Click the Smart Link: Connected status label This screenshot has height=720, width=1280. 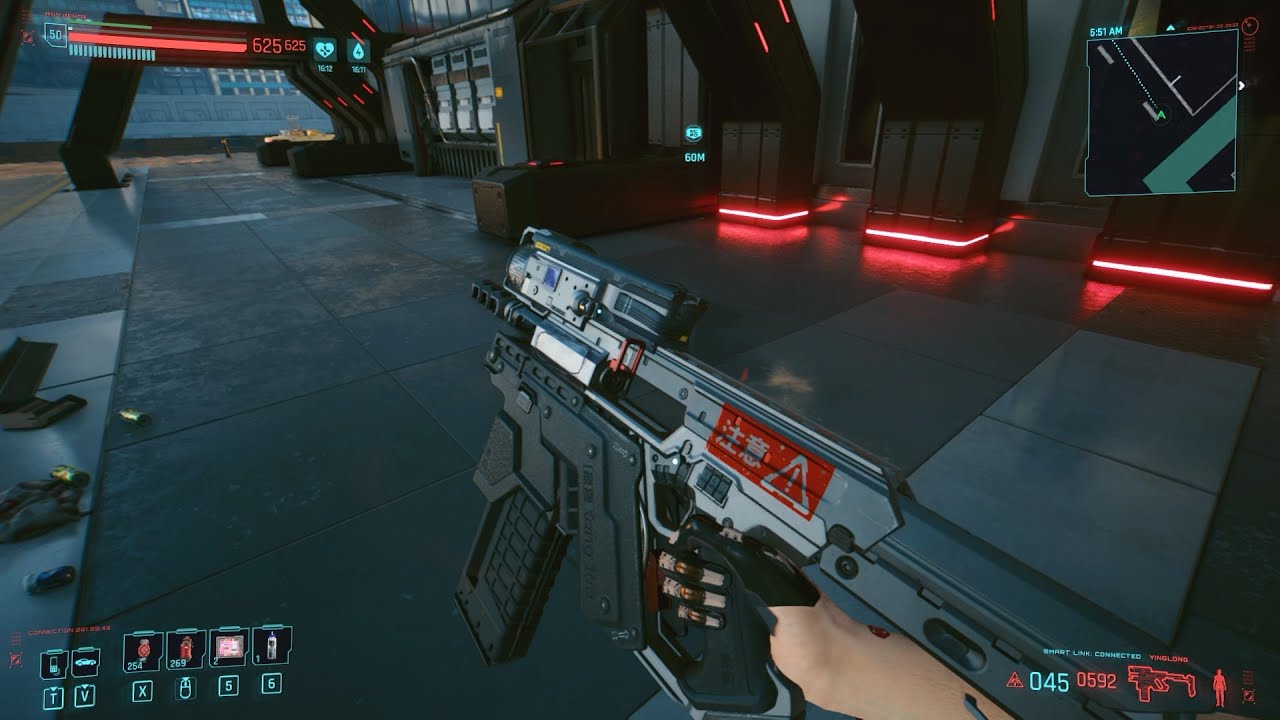1092,653
